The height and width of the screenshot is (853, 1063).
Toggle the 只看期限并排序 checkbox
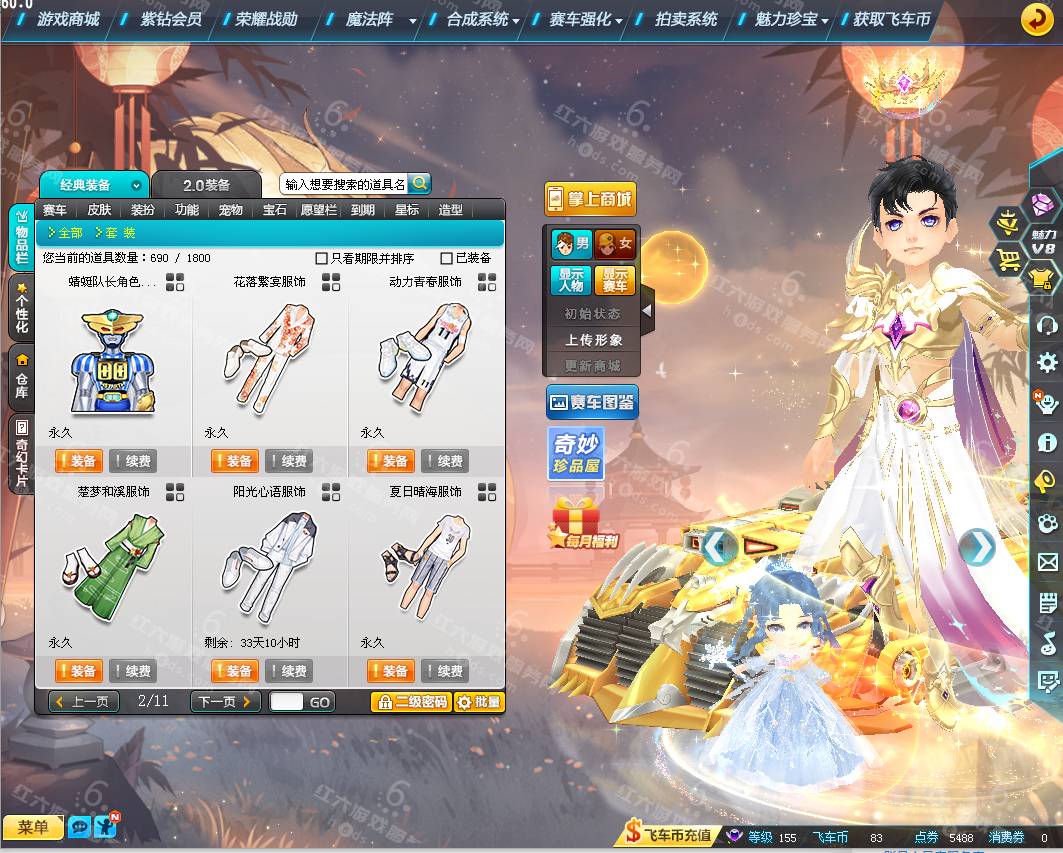point(322,258)
